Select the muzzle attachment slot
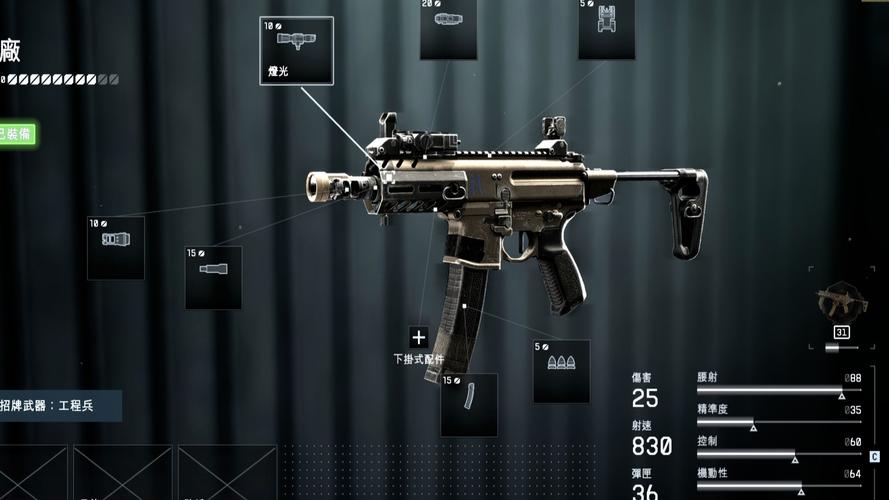889x500 pixels. pos(116,247)
